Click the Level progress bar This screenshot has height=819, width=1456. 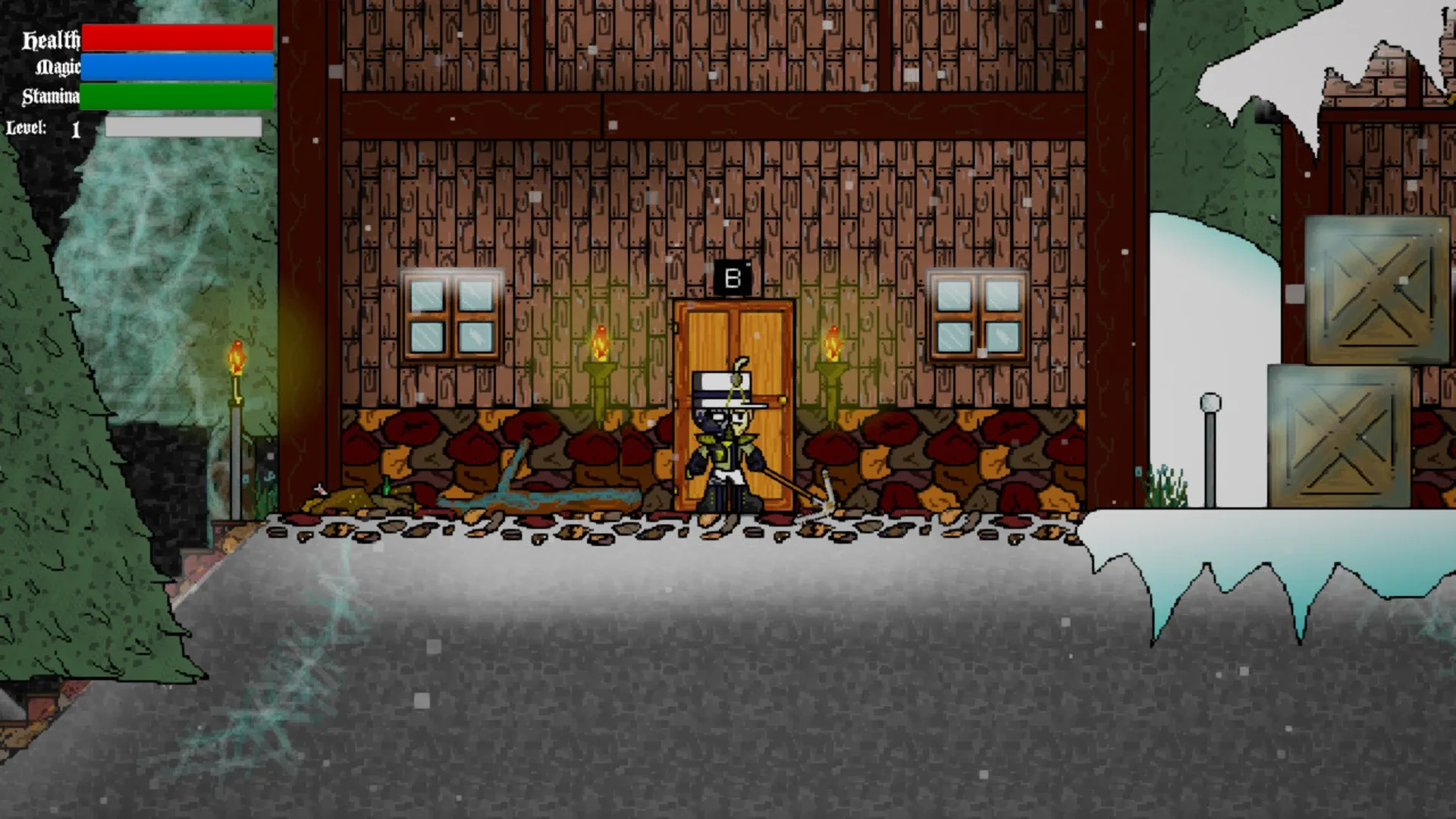[182, 128]
